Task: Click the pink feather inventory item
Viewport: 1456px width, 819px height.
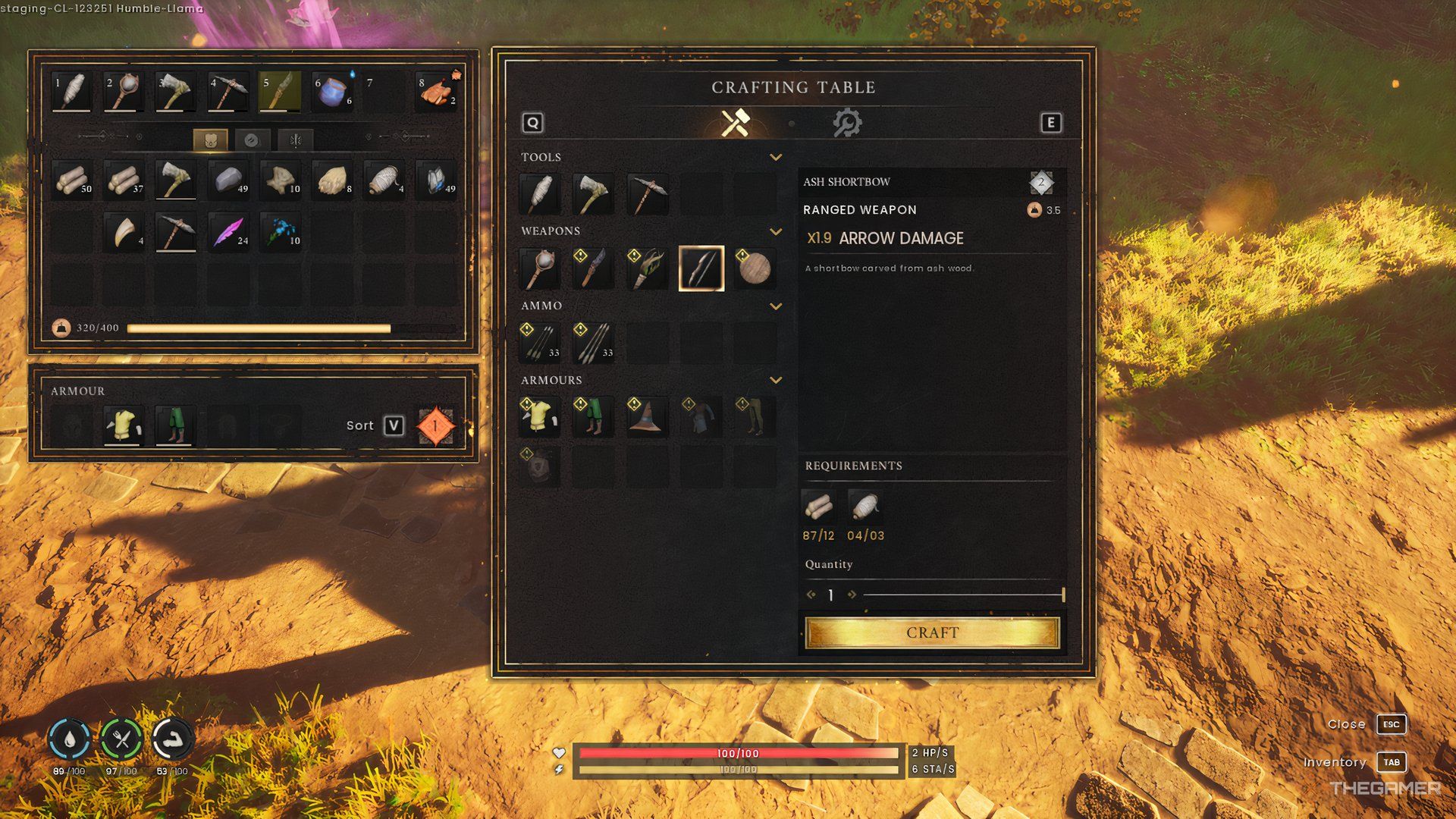Action: (x=228, y=231)
